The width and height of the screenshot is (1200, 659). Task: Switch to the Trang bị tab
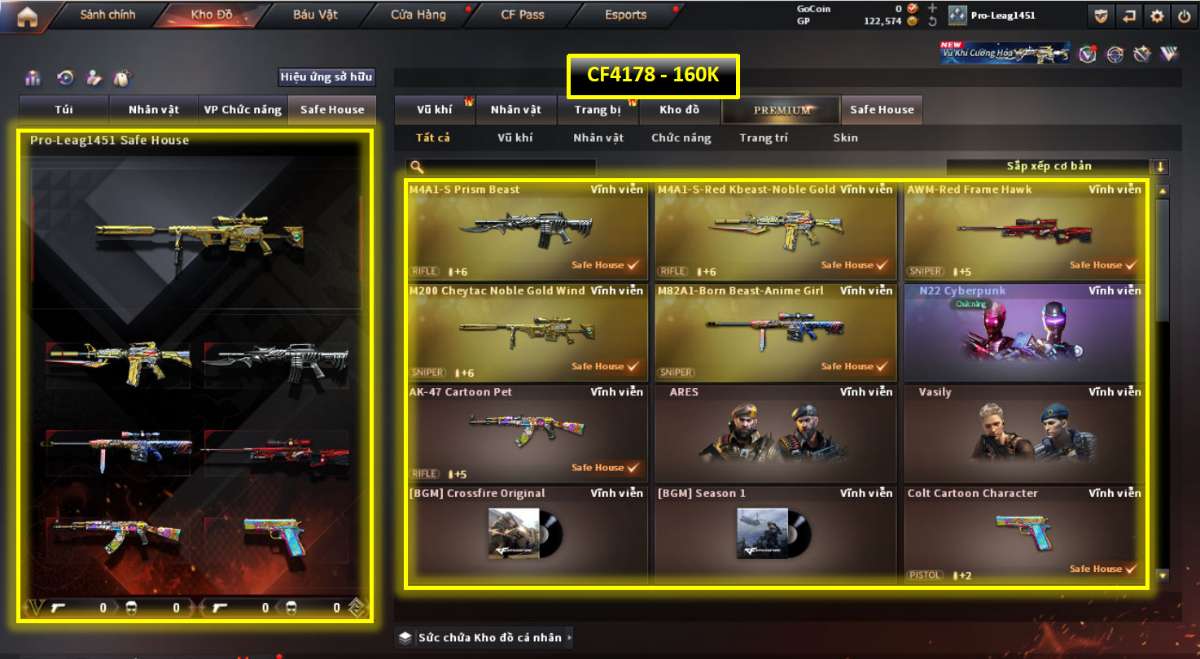pyautogui.click(x=598, y=110)
